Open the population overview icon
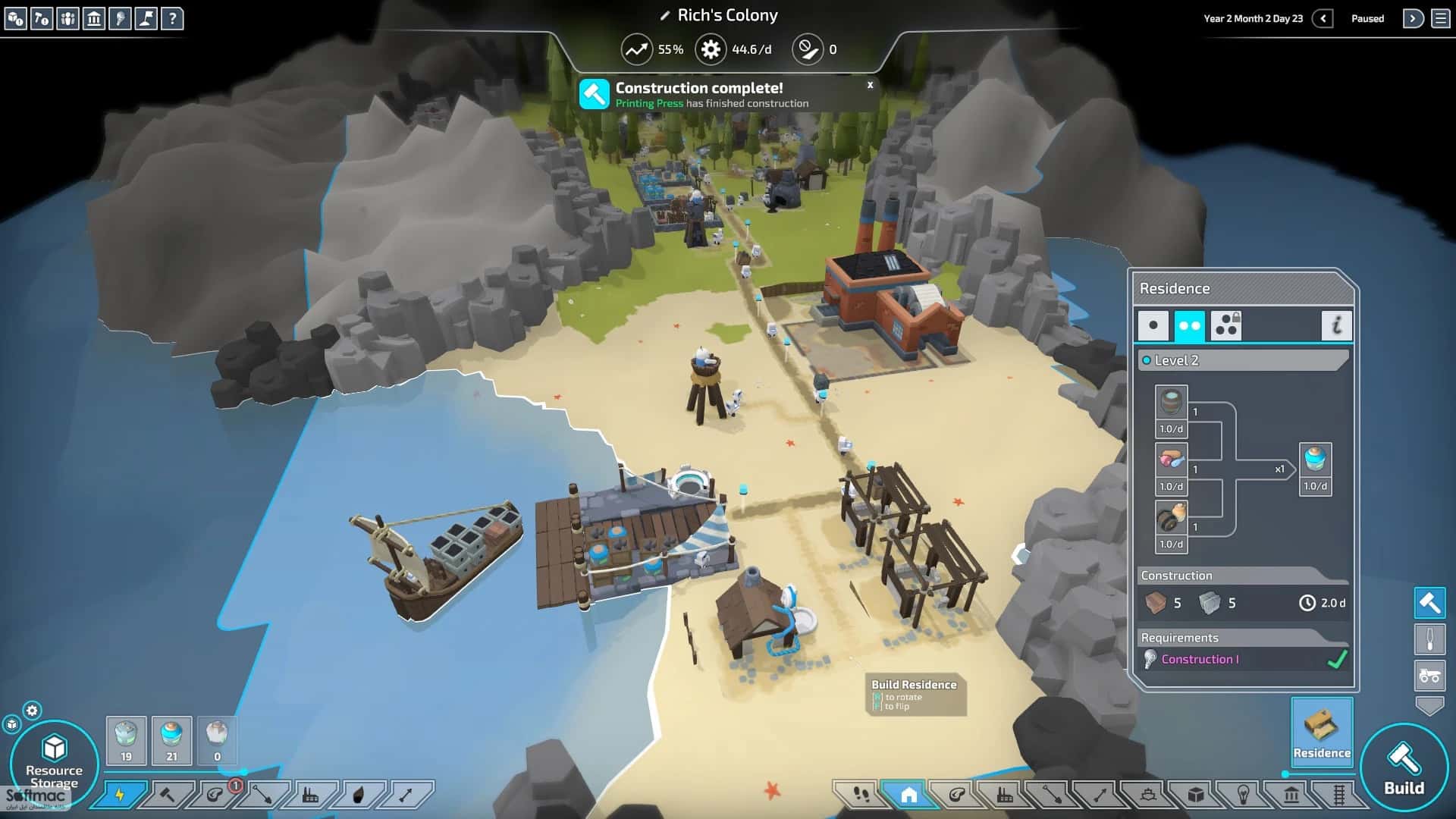The image size is (1456, 819). click(x=67, y=18)
